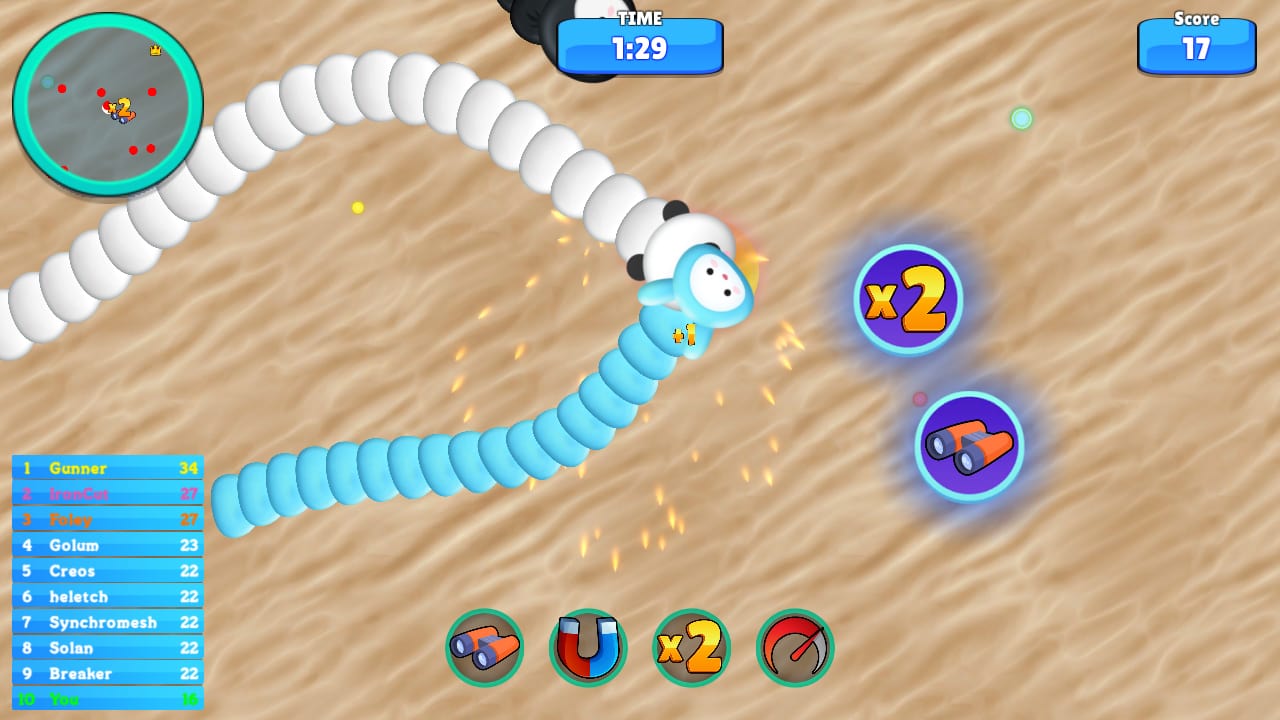Collect the glowing x2 multiplier orb
1280x720 pixels.
908,298
